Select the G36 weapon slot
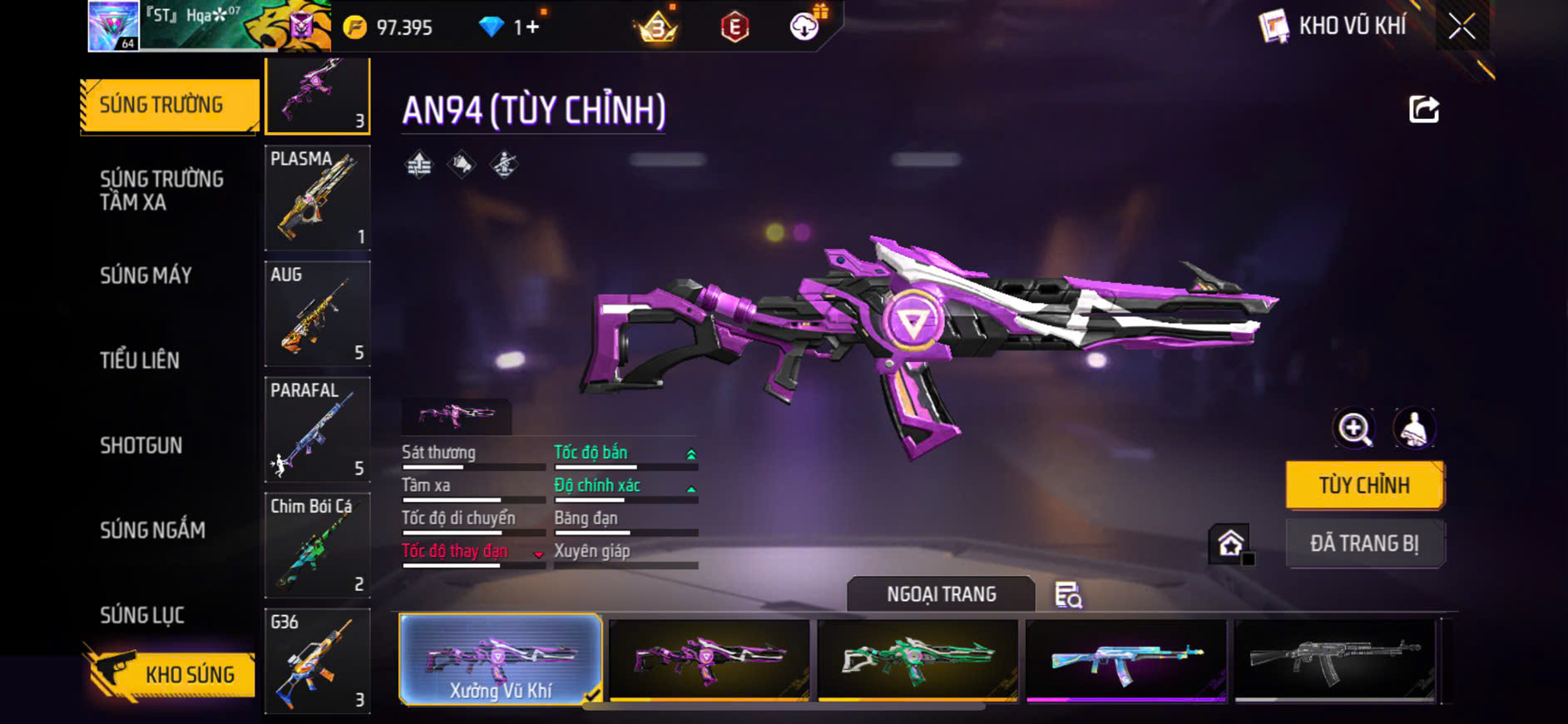 317,661
